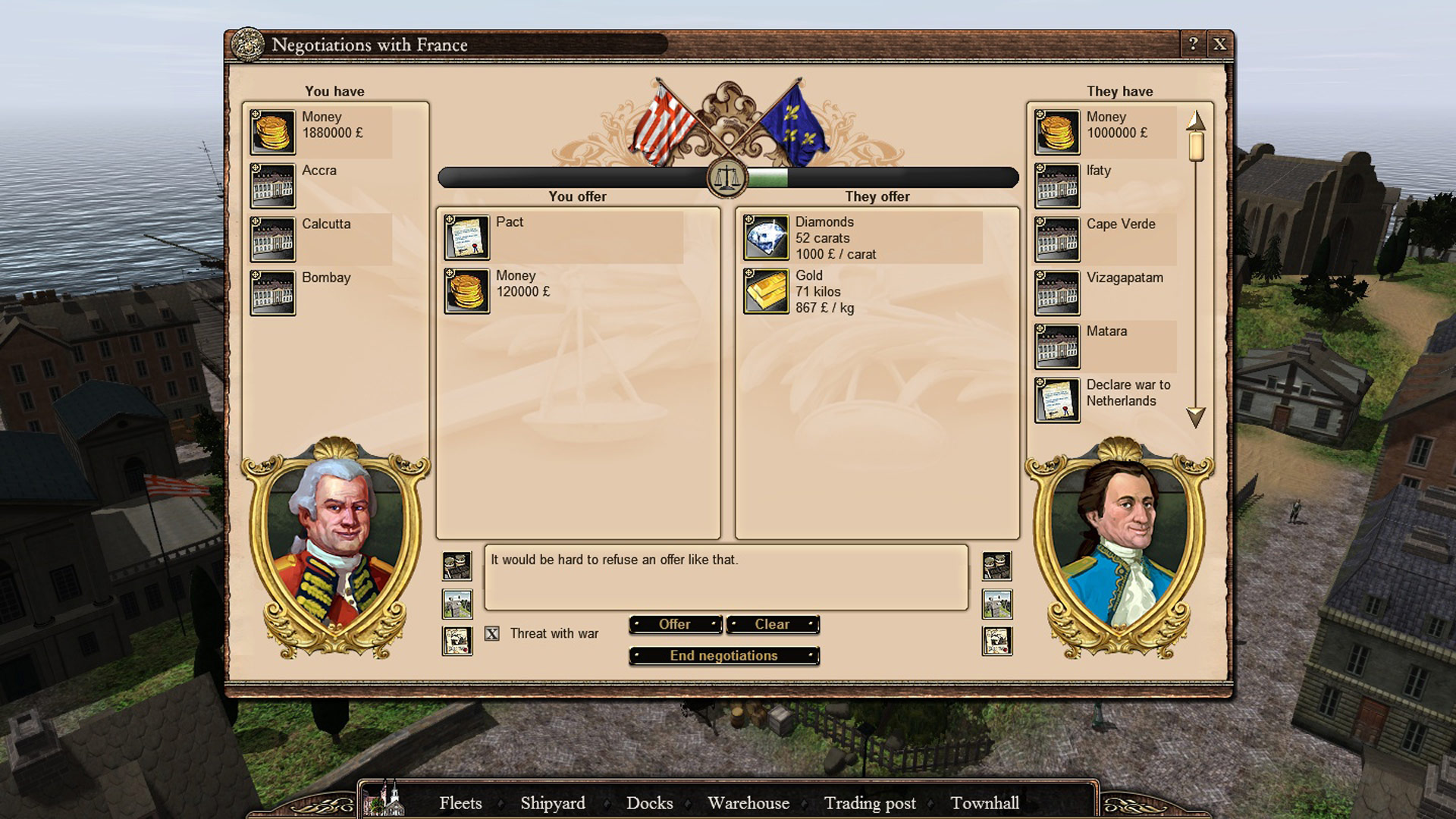This screenshot has width=1456, height=819.
Task: Click the Bombay trading post icon
Action: (272, 292)
